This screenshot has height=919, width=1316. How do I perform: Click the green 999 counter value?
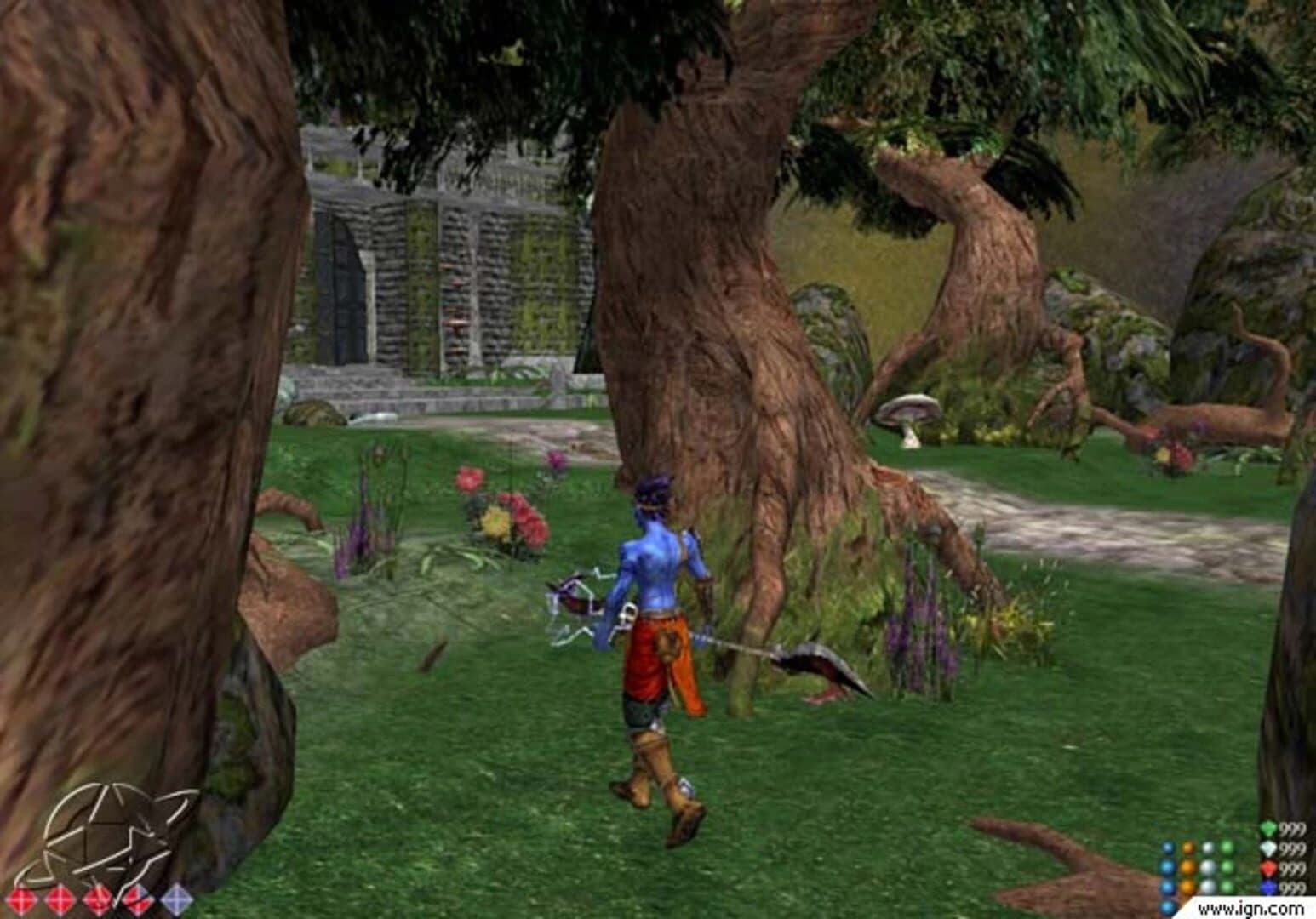click(1293, 828)
